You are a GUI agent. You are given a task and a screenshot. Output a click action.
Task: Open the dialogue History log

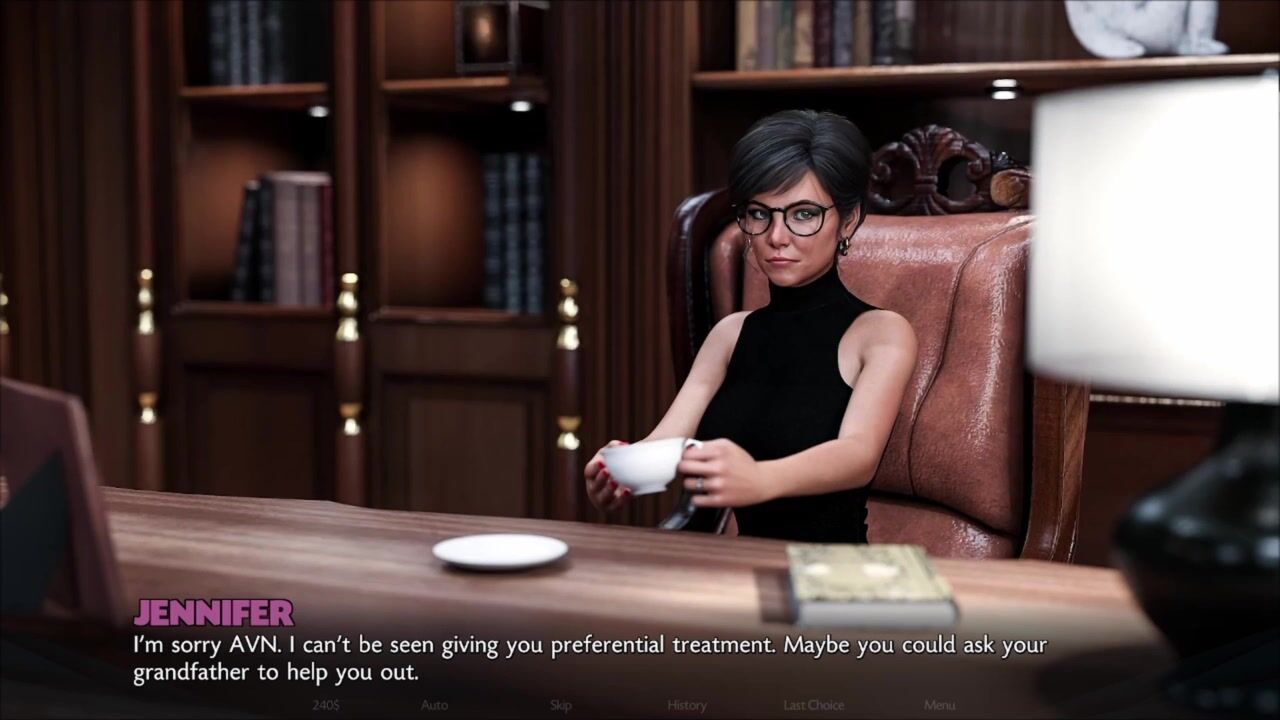(687, 705)
